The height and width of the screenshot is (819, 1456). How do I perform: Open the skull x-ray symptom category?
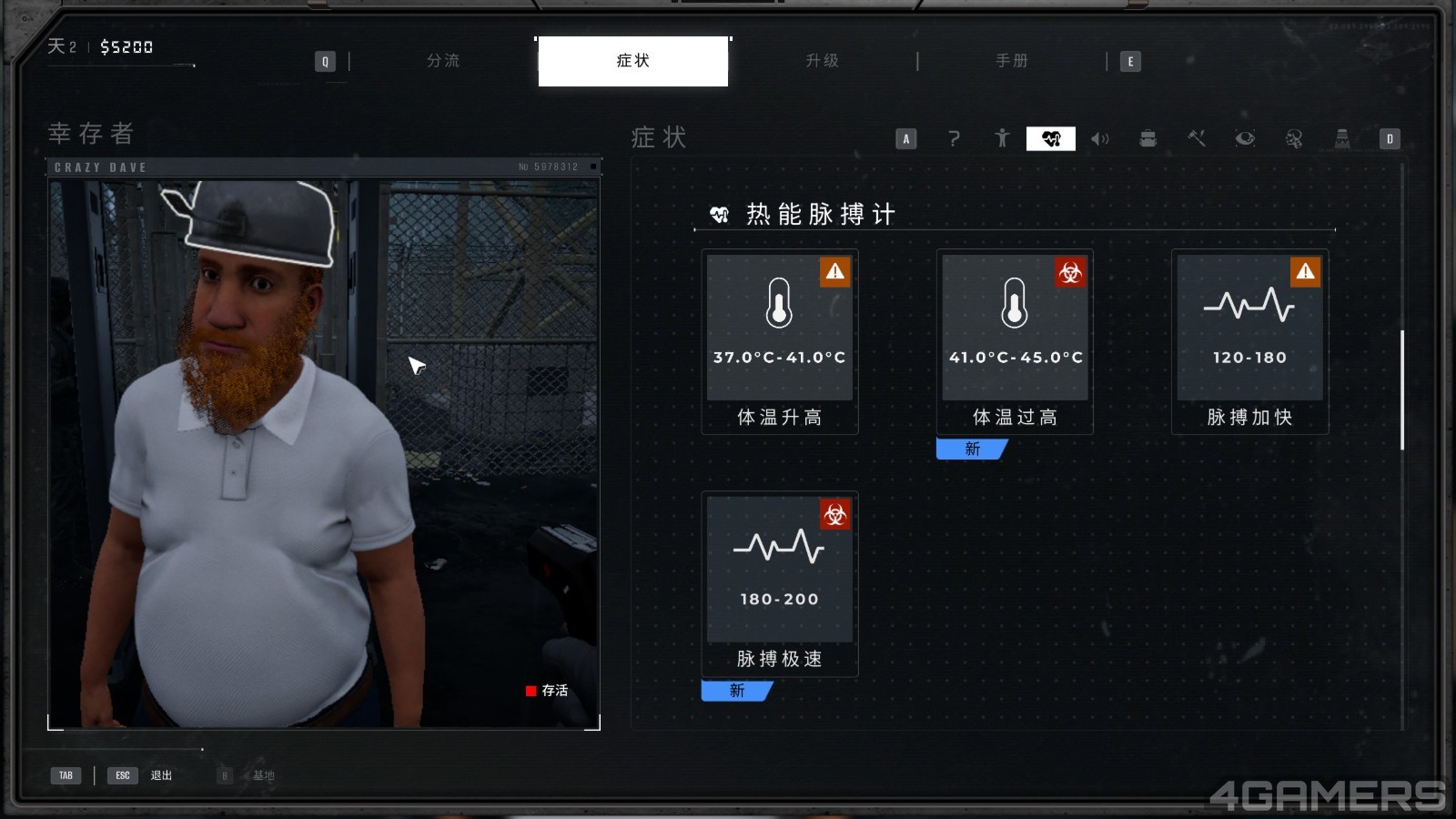tap(1293, 138)
